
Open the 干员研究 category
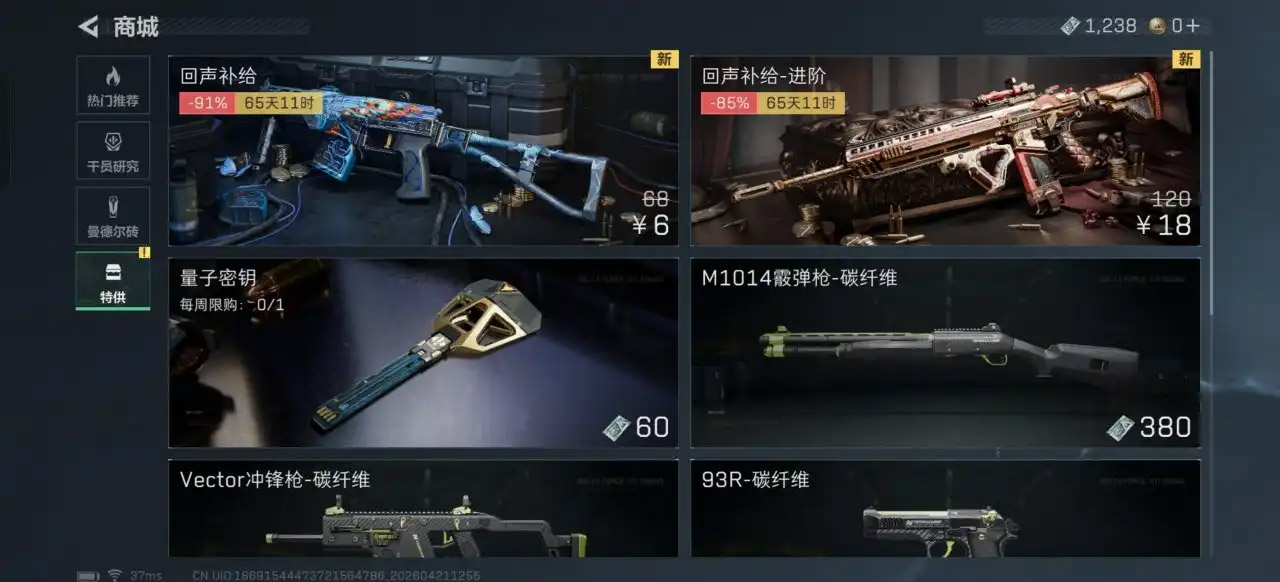point(113,151)
